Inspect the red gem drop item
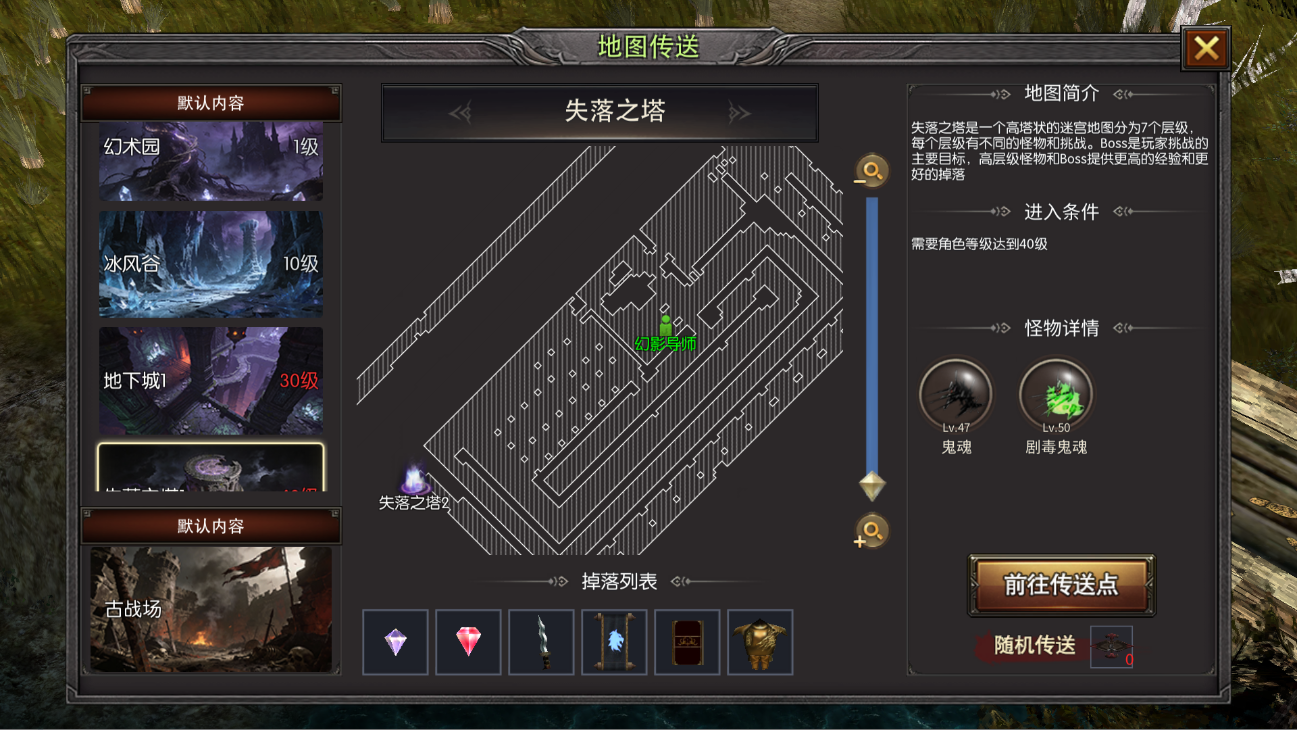The image size is (1297, 730). click(469, 642)
